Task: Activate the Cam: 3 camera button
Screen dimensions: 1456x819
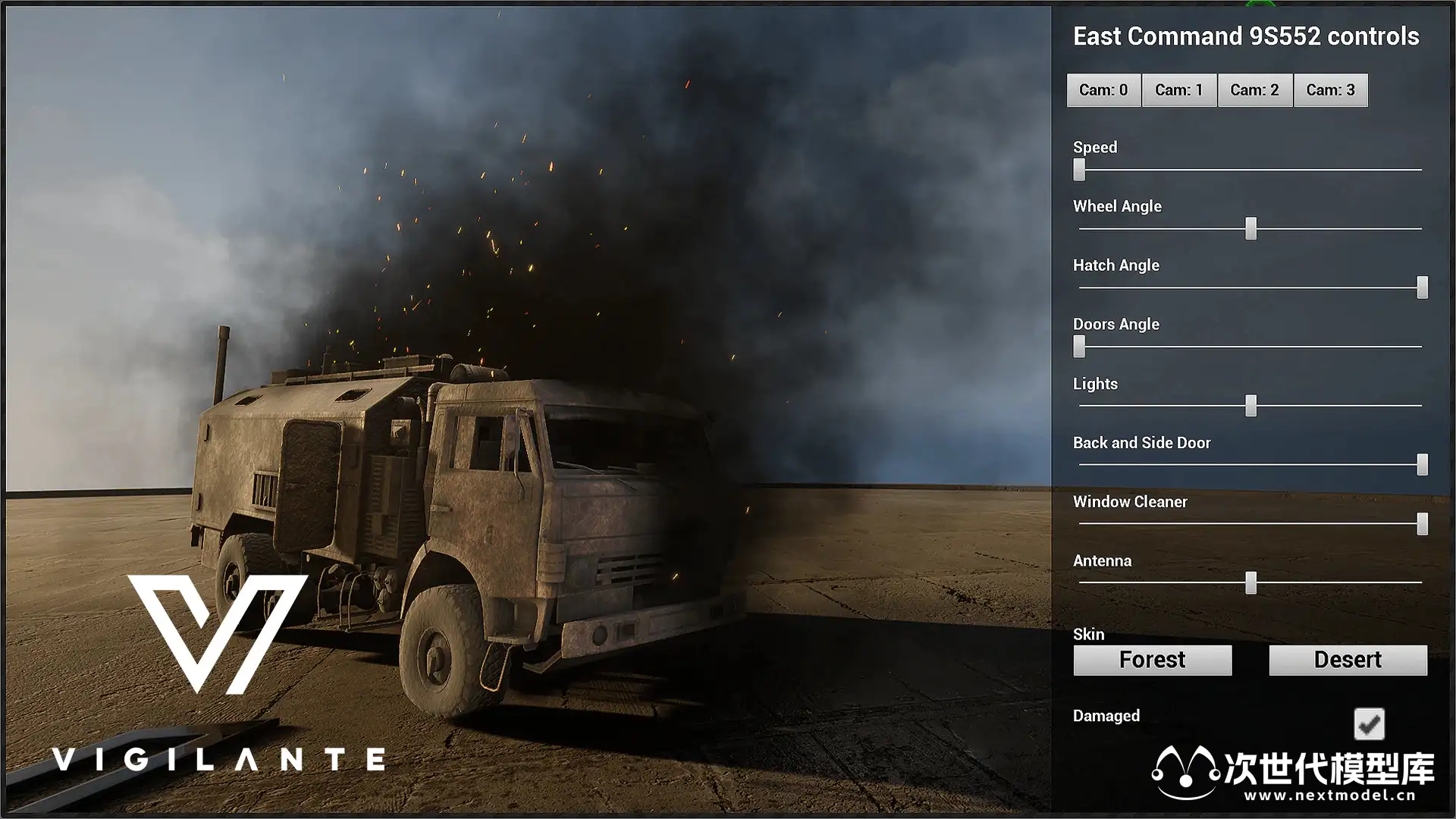Action: pos(1331,90)
